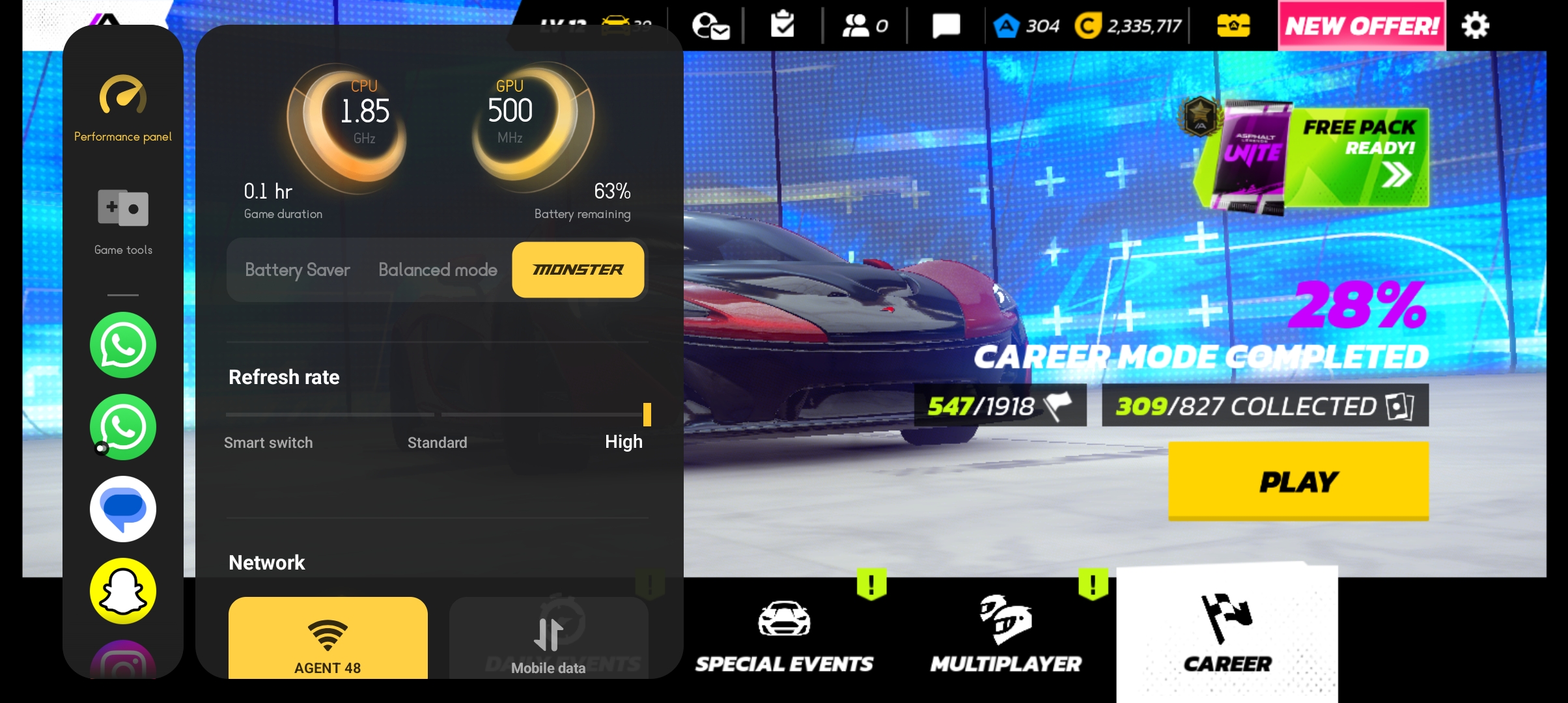Start career with the yellow PLAY button
This screenshot has width=1568, height=703.
[1298, 481]
